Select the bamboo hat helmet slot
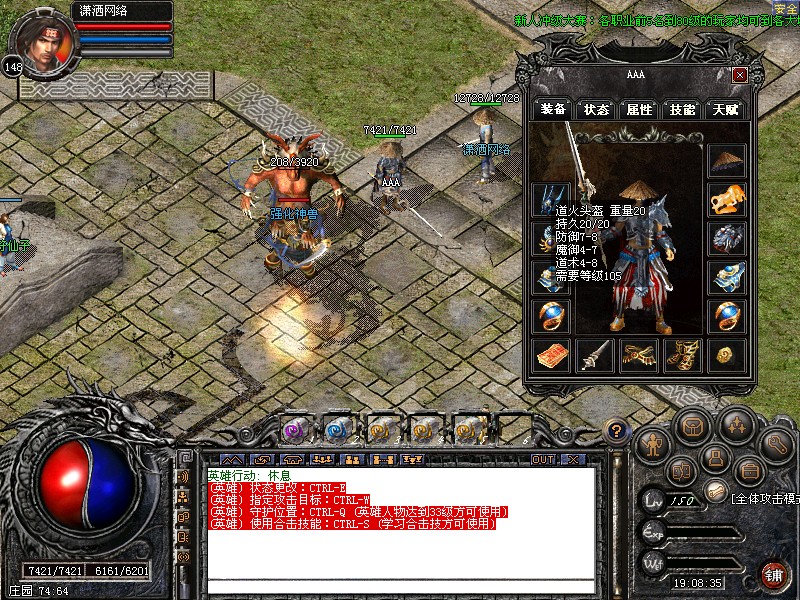The height and width of the screenshot is (600, 800). pos(727,161)
